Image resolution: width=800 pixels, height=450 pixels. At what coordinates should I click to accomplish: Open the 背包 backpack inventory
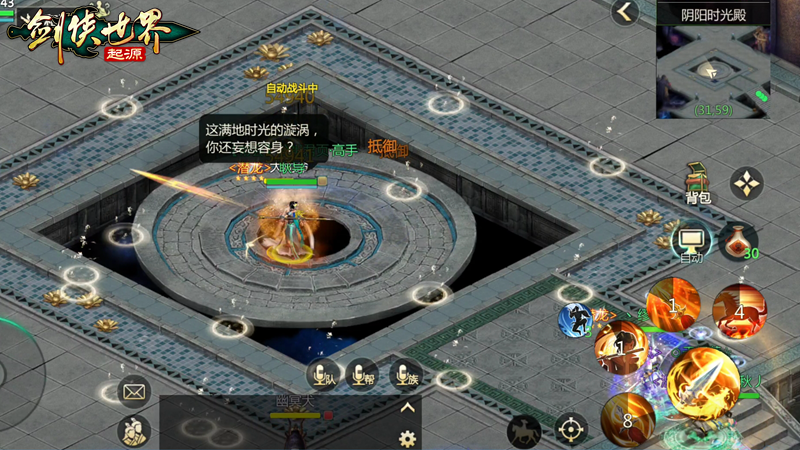698,183
